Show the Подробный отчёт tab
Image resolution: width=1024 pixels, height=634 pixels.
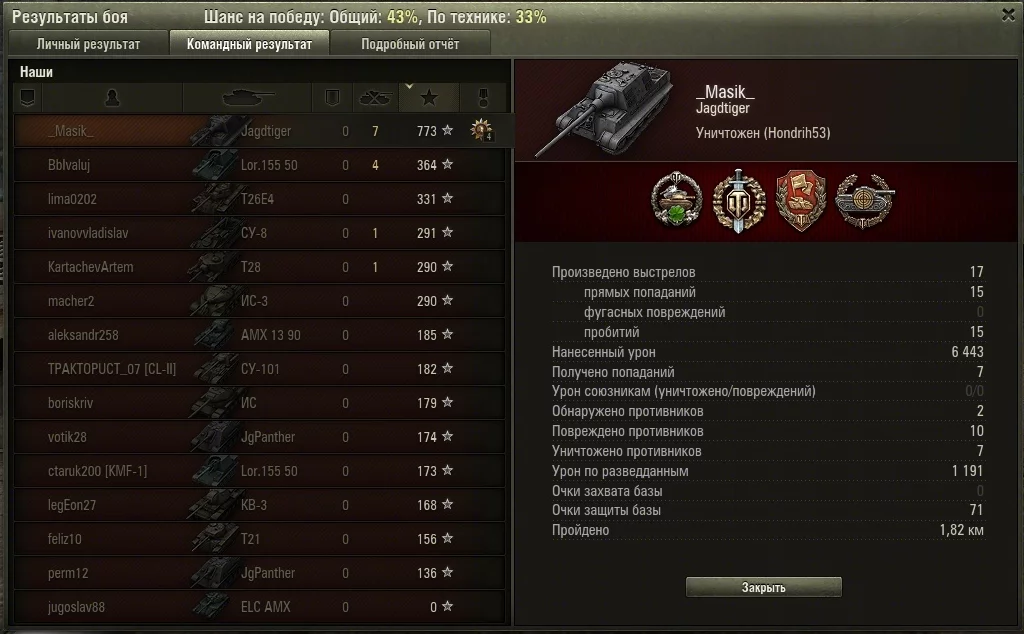pos(410,43)
